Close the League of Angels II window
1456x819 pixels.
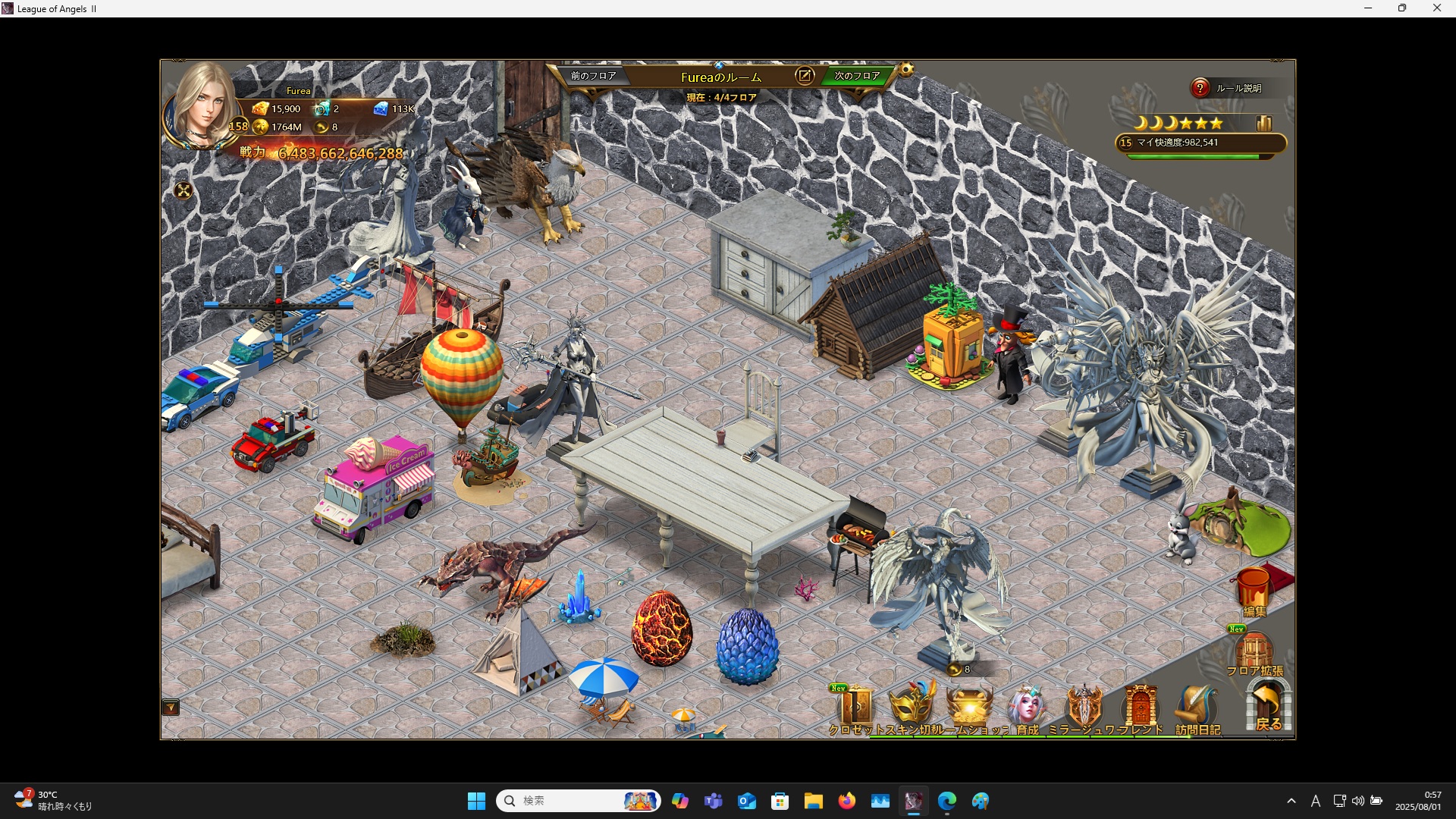[x=1436, y=8]
